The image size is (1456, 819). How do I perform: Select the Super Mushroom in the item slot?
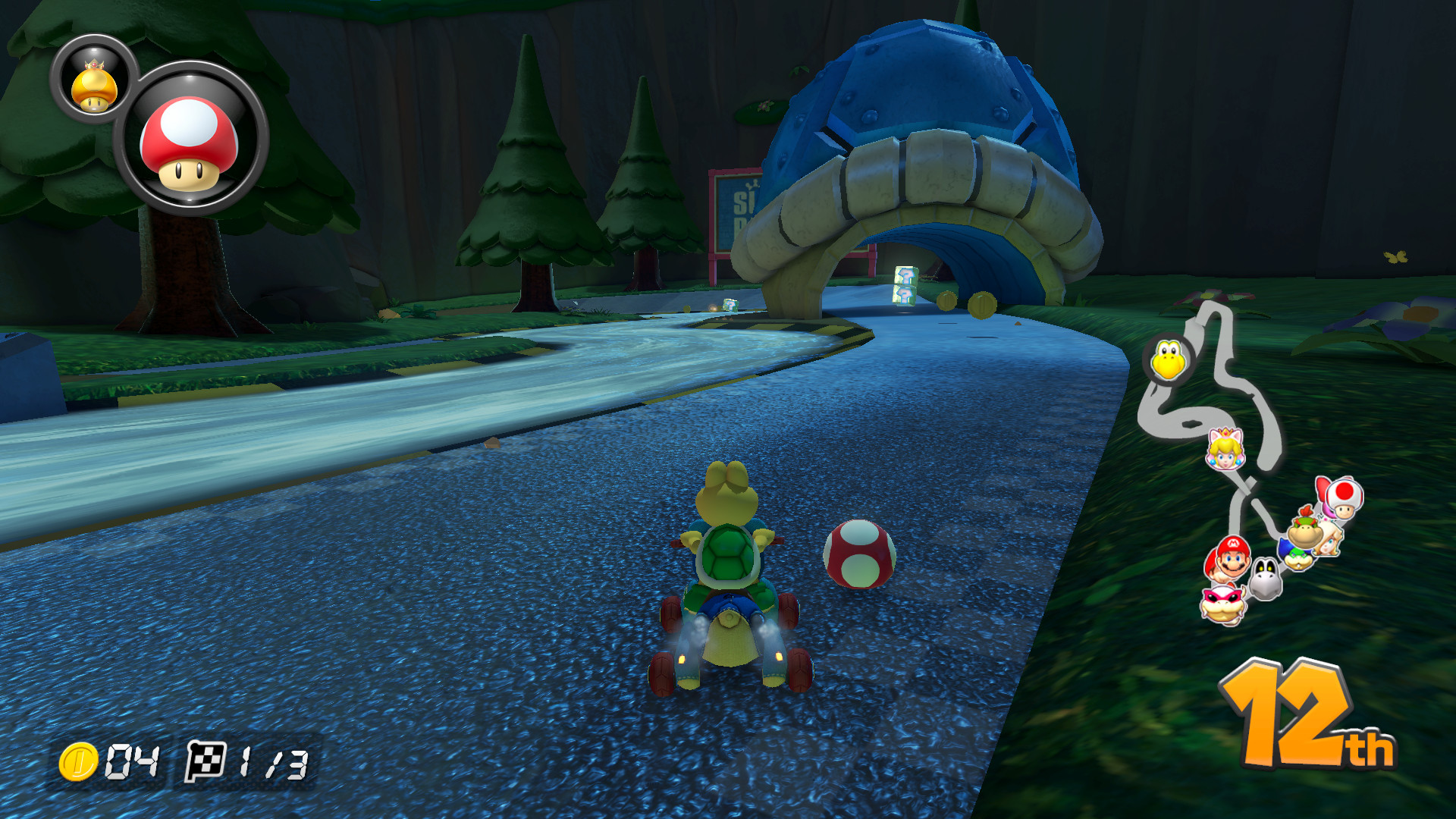click(184, 139)
